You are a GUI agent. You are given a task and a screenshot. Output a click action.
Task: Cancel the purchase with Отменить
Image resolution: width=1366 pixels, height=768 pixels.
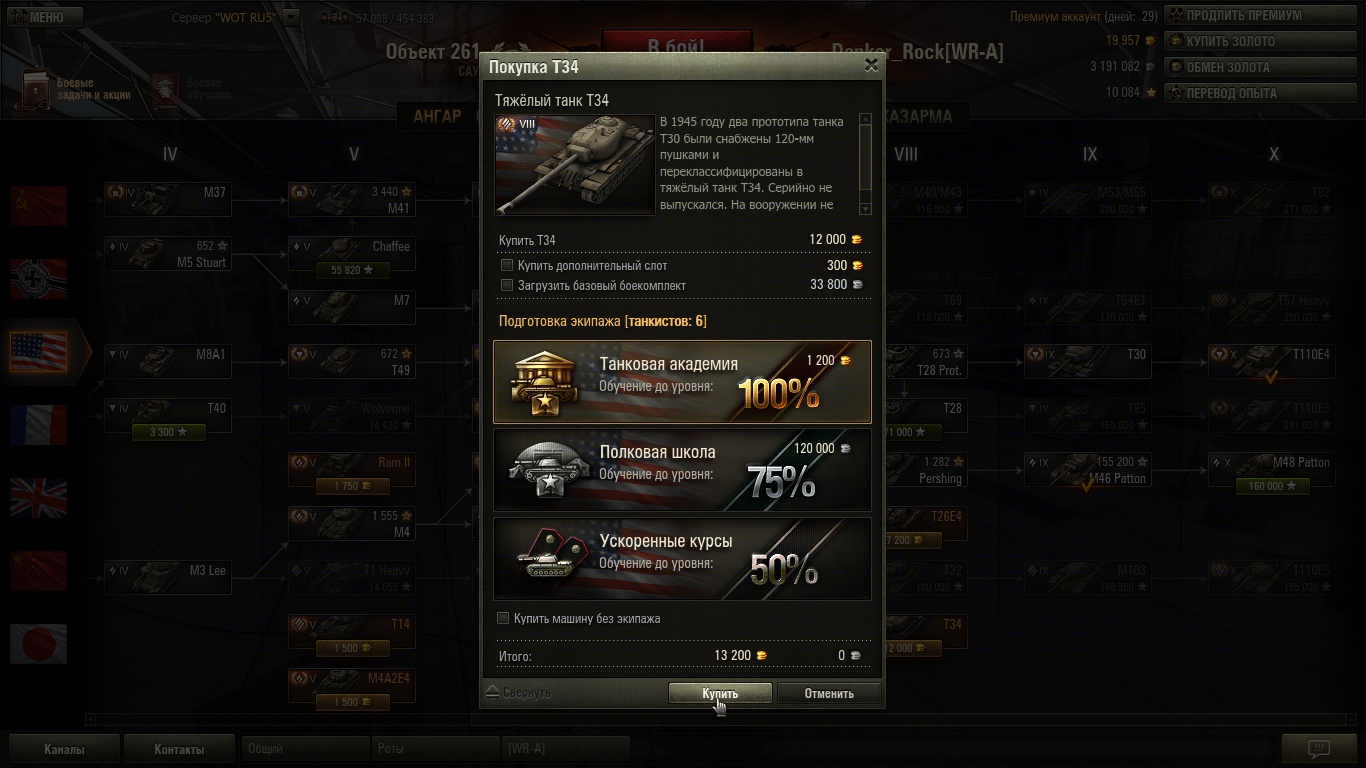829,693
